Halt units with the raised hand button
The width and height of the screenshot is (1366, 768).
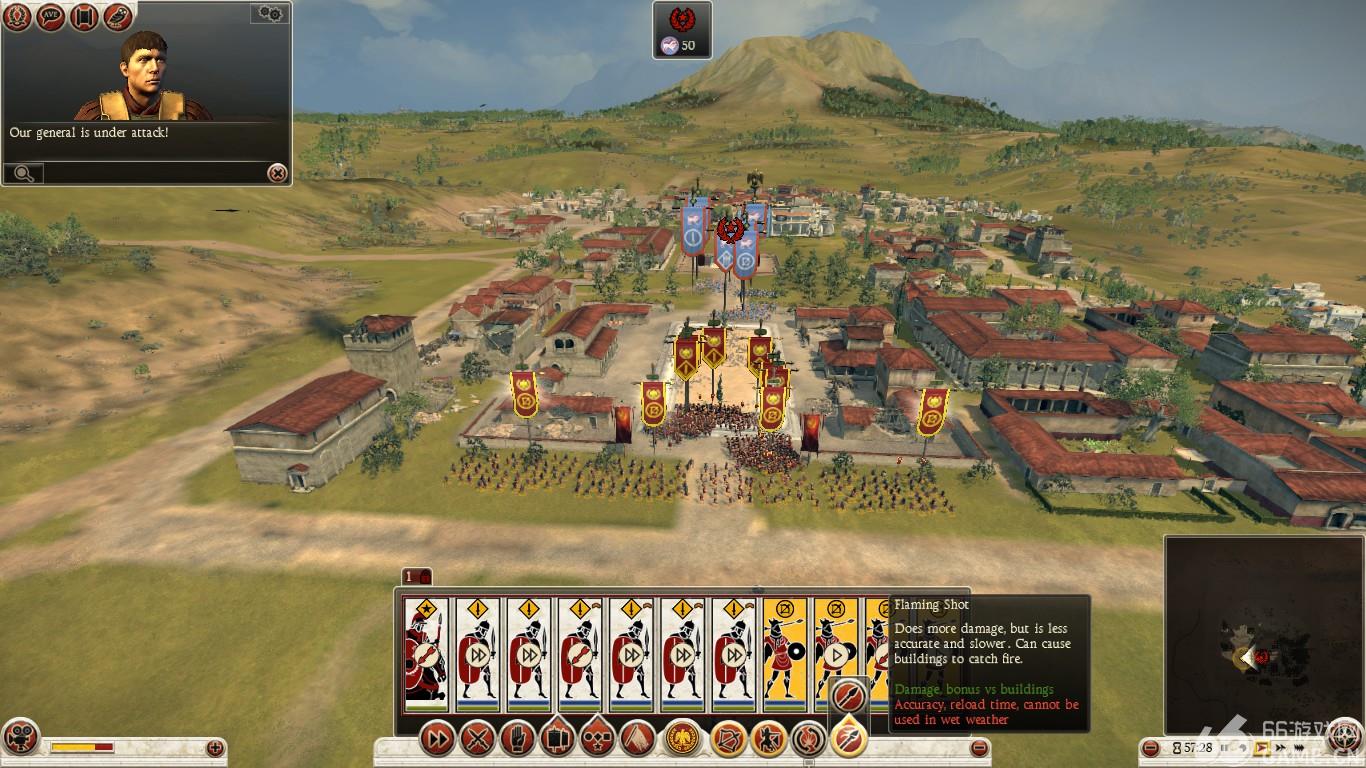[x=517, y=740]
